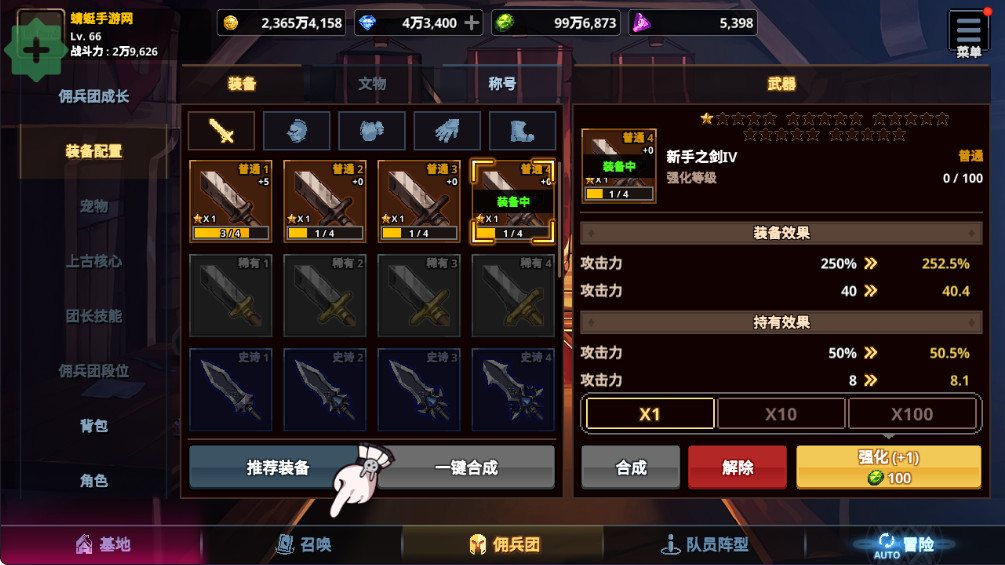
Task: Open 宠物 in the side menu
Action: [x=94, y=206]
